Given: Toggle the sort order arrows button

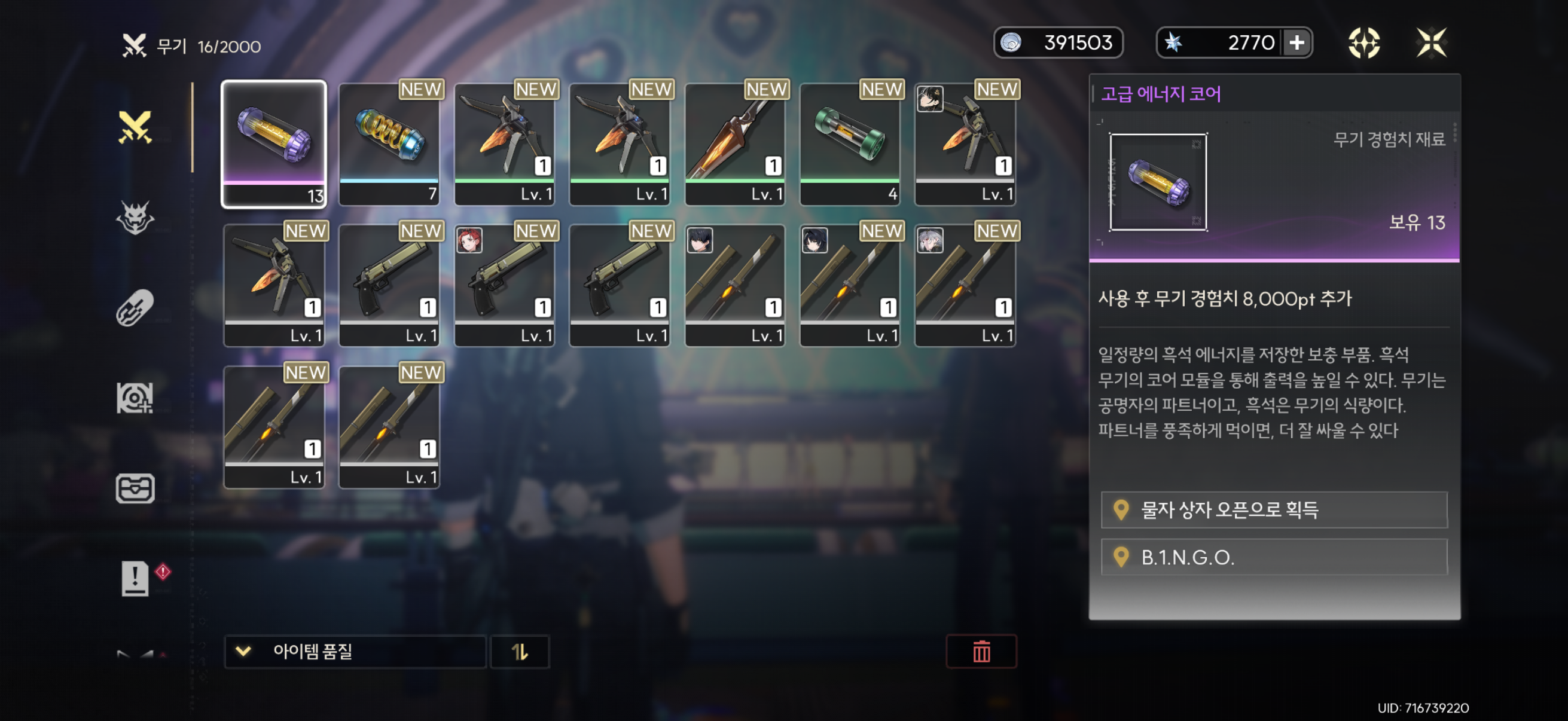Looking at the screenshot, I should (520, 652).
